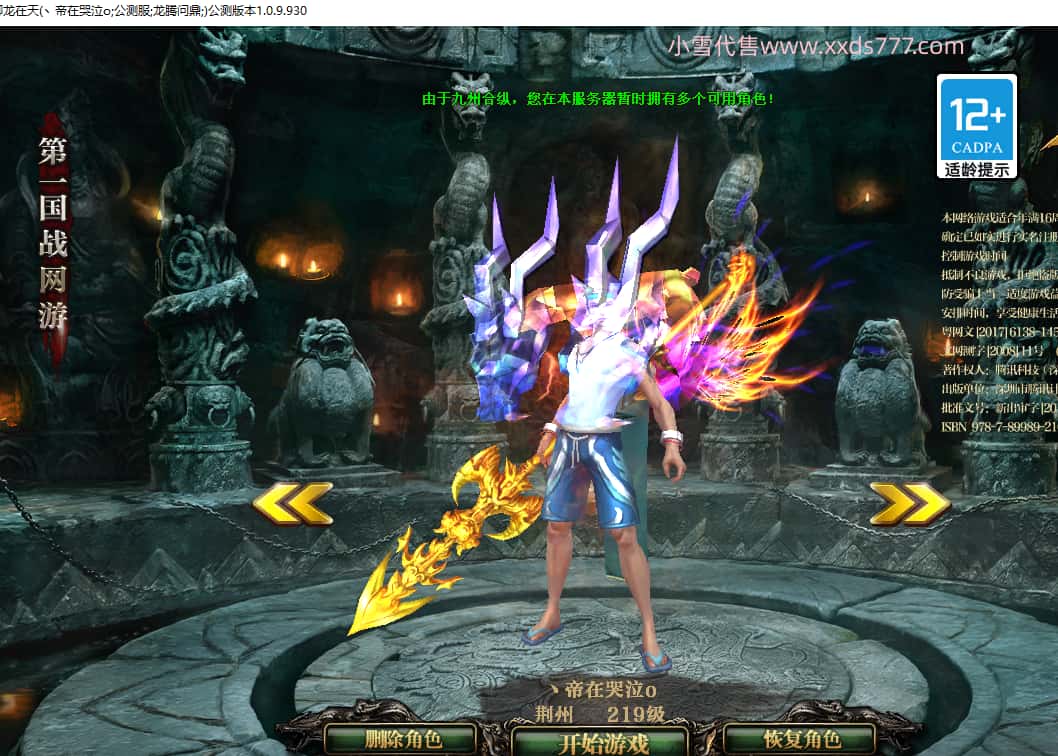
Task: Open the CADPA 12+ age rating notice
Action: coord(976,126)
